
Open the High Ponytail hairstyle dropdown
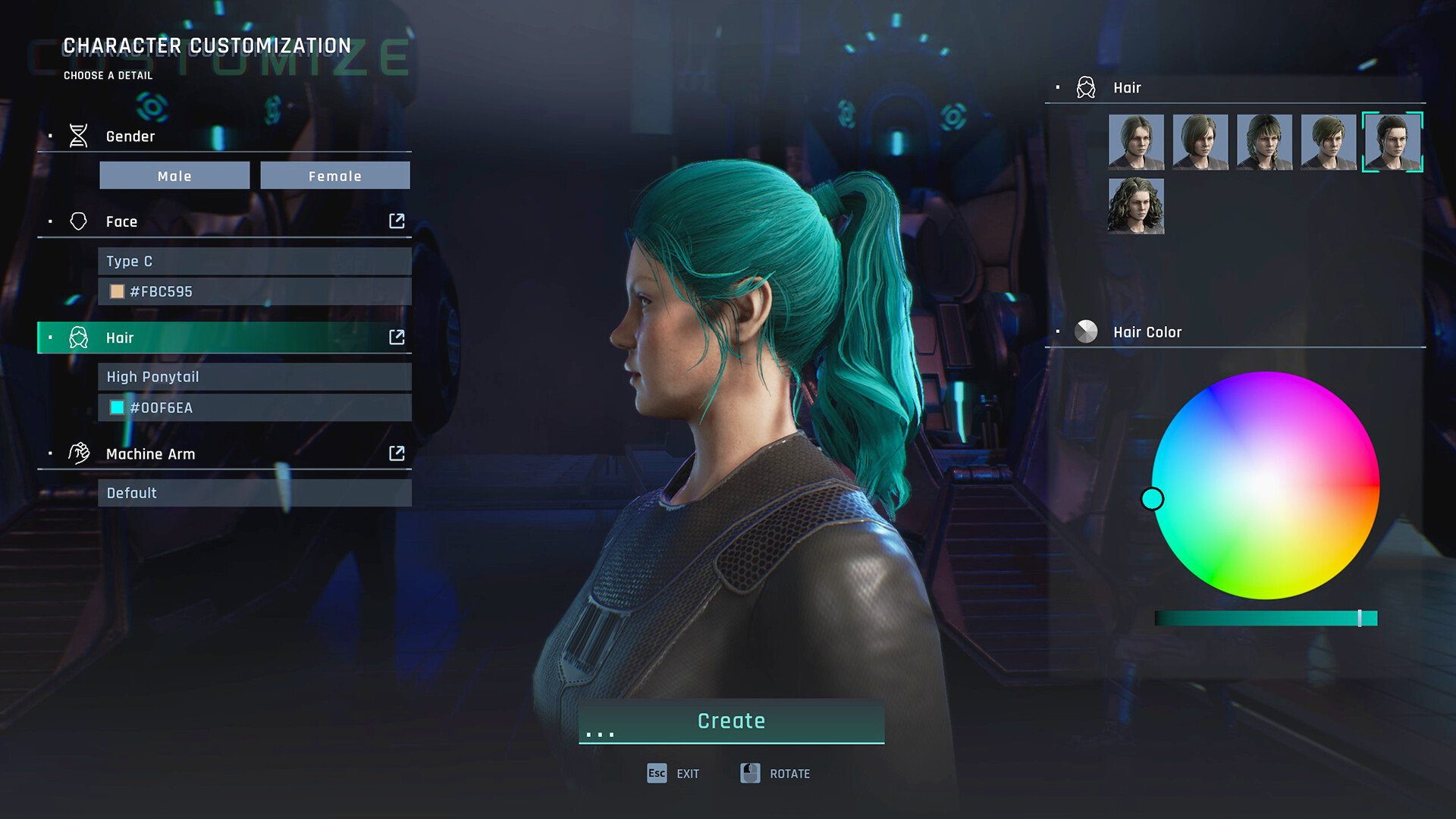coord(255,376)
